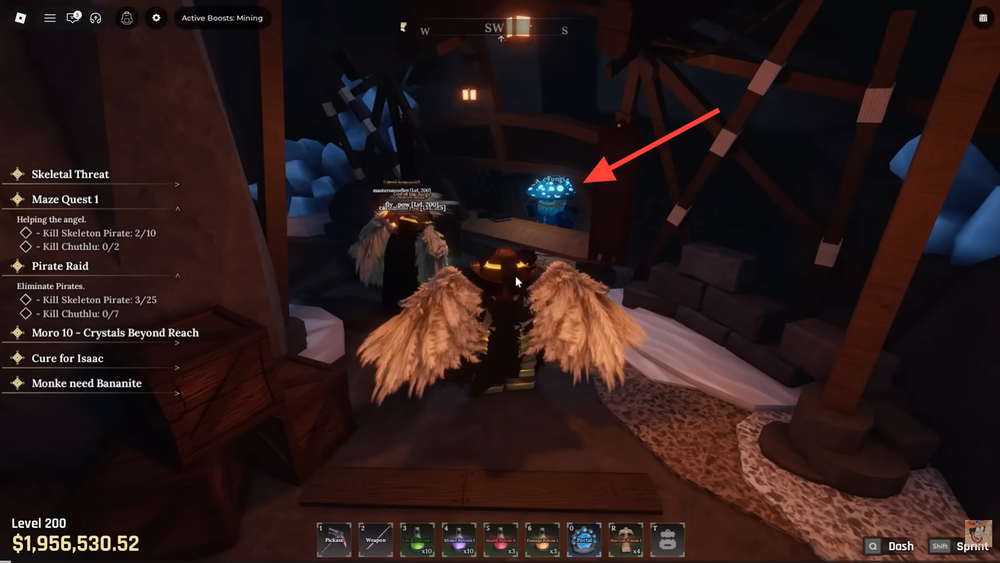
Task: Select the Pickaxe hotbar slot
Action: click(334, 540)
